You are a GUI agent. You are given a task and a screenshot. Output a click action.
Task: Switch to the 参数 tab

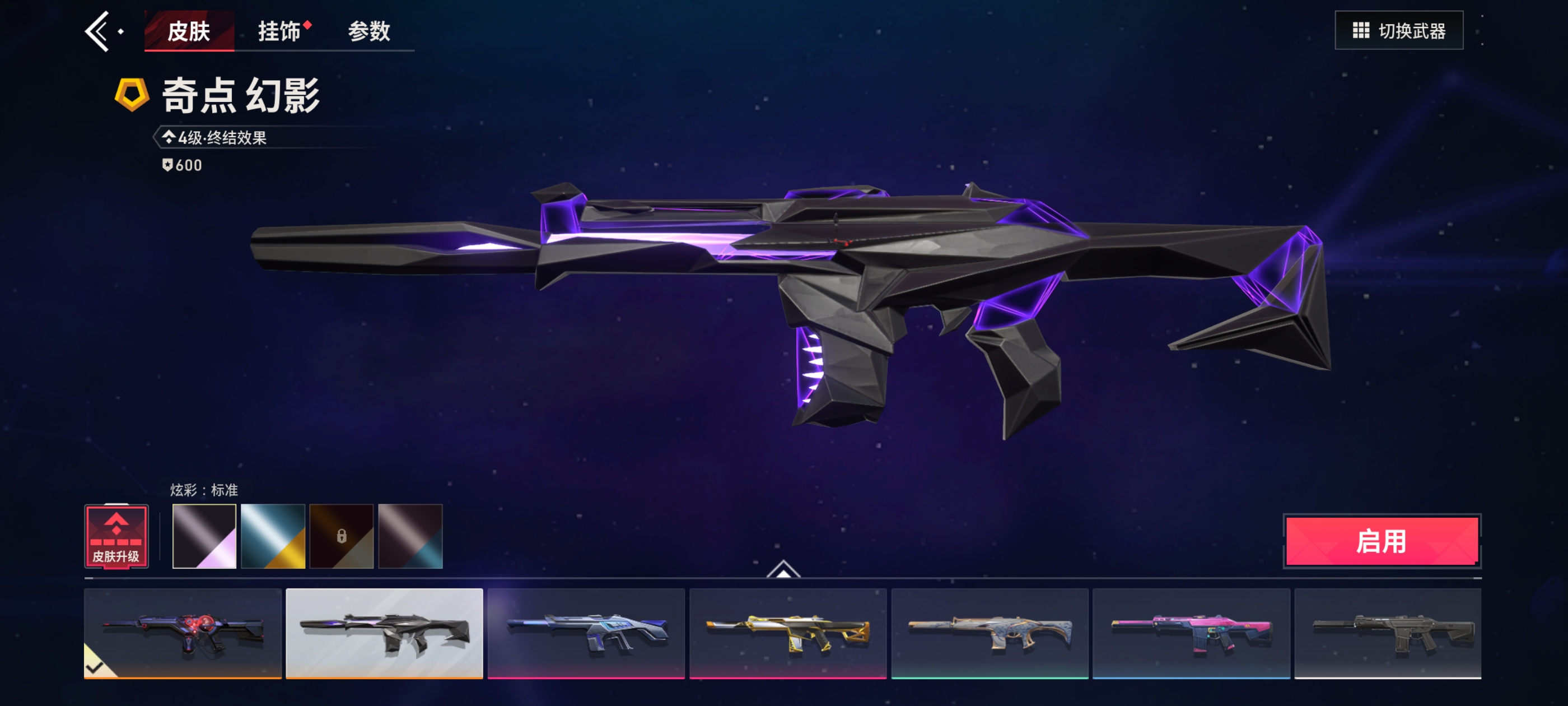369,31
